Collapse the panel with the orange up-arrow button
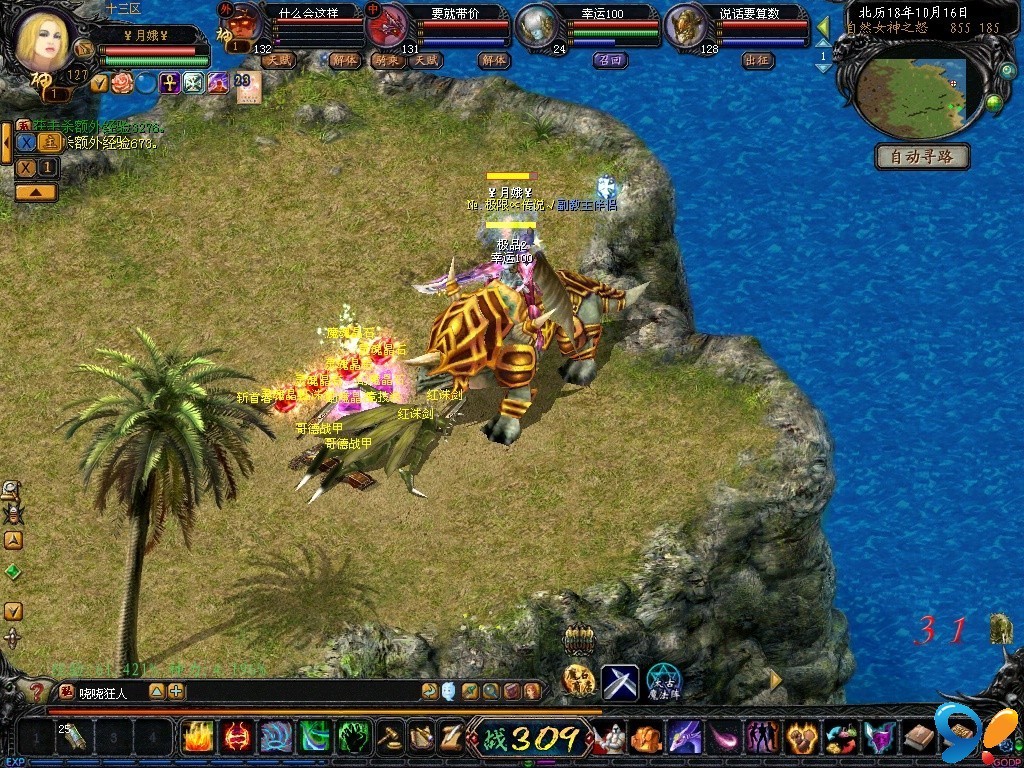 (x=35, y=192)
